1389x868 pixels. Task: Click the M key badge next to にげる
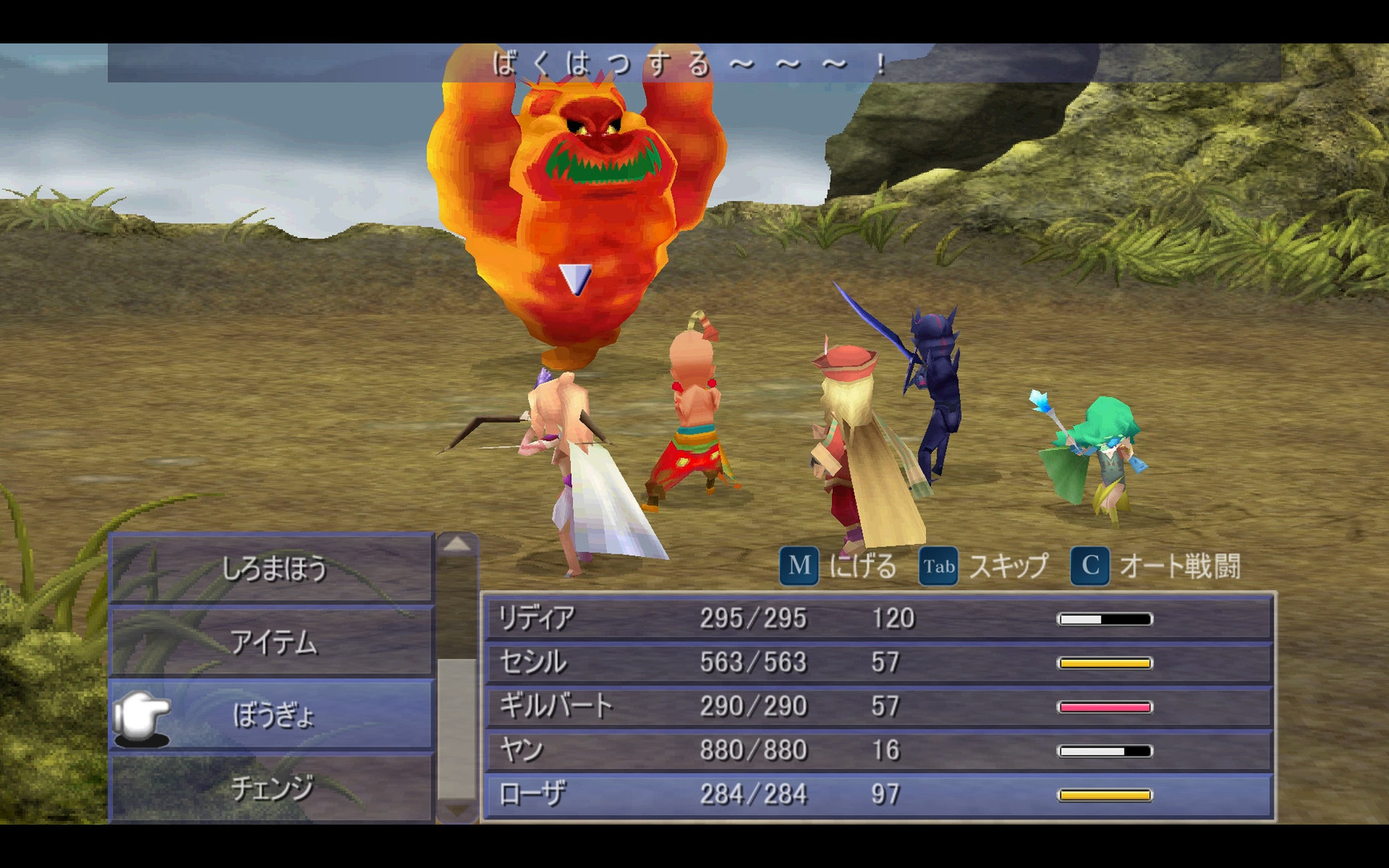(x=800, y=566)
